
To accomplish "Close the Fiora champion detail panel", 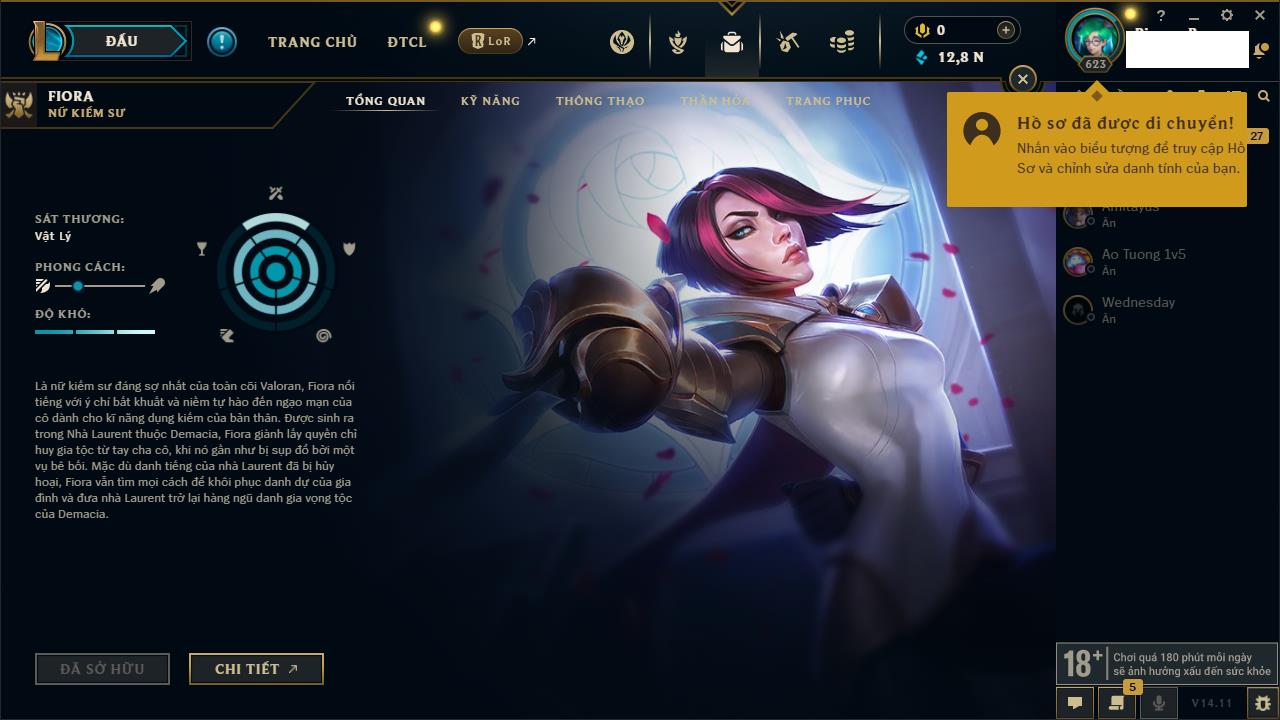I will [1022, 79].
